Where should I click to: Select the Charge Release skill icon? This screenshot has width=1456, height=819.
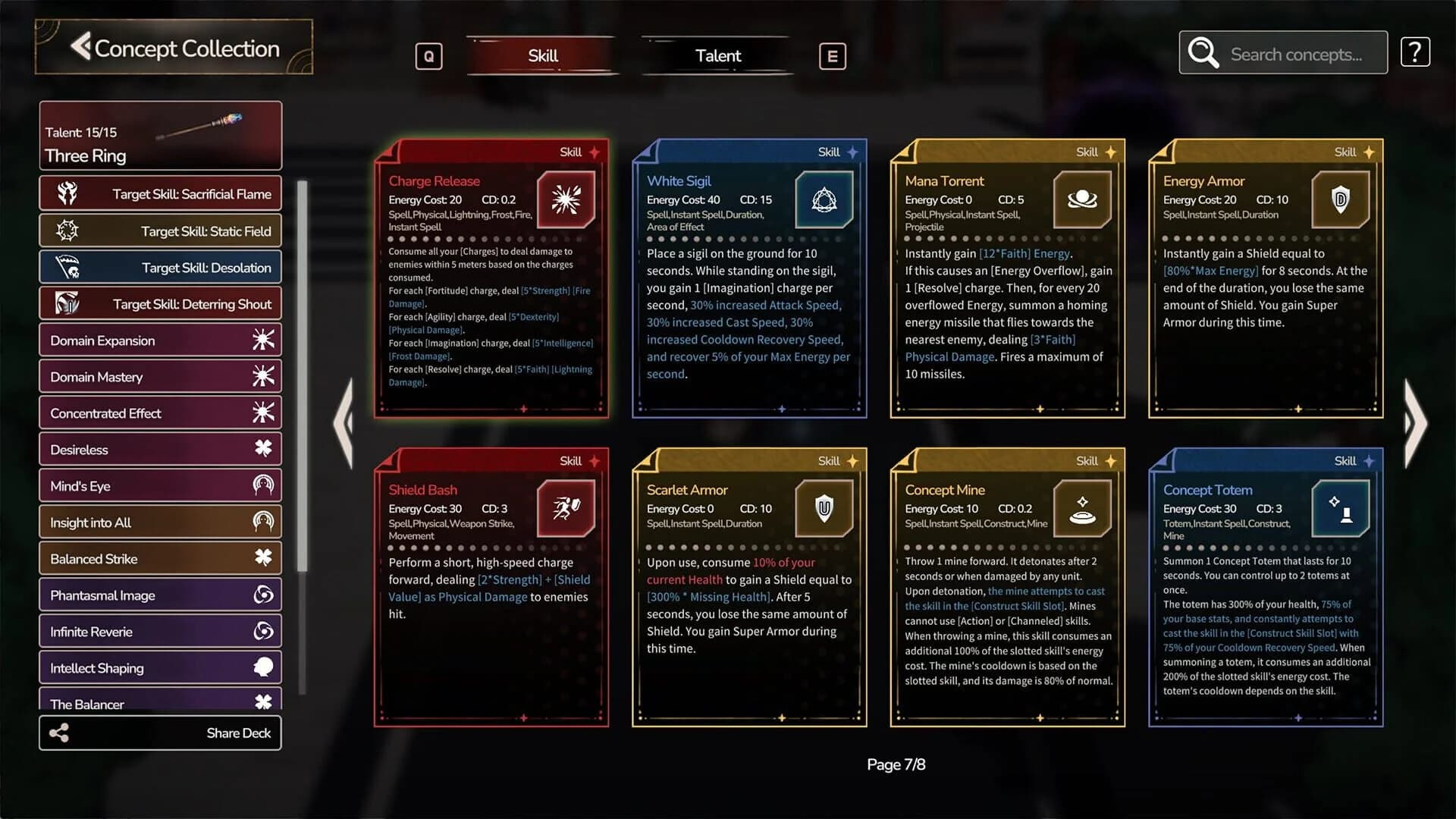tap(566, 199)
